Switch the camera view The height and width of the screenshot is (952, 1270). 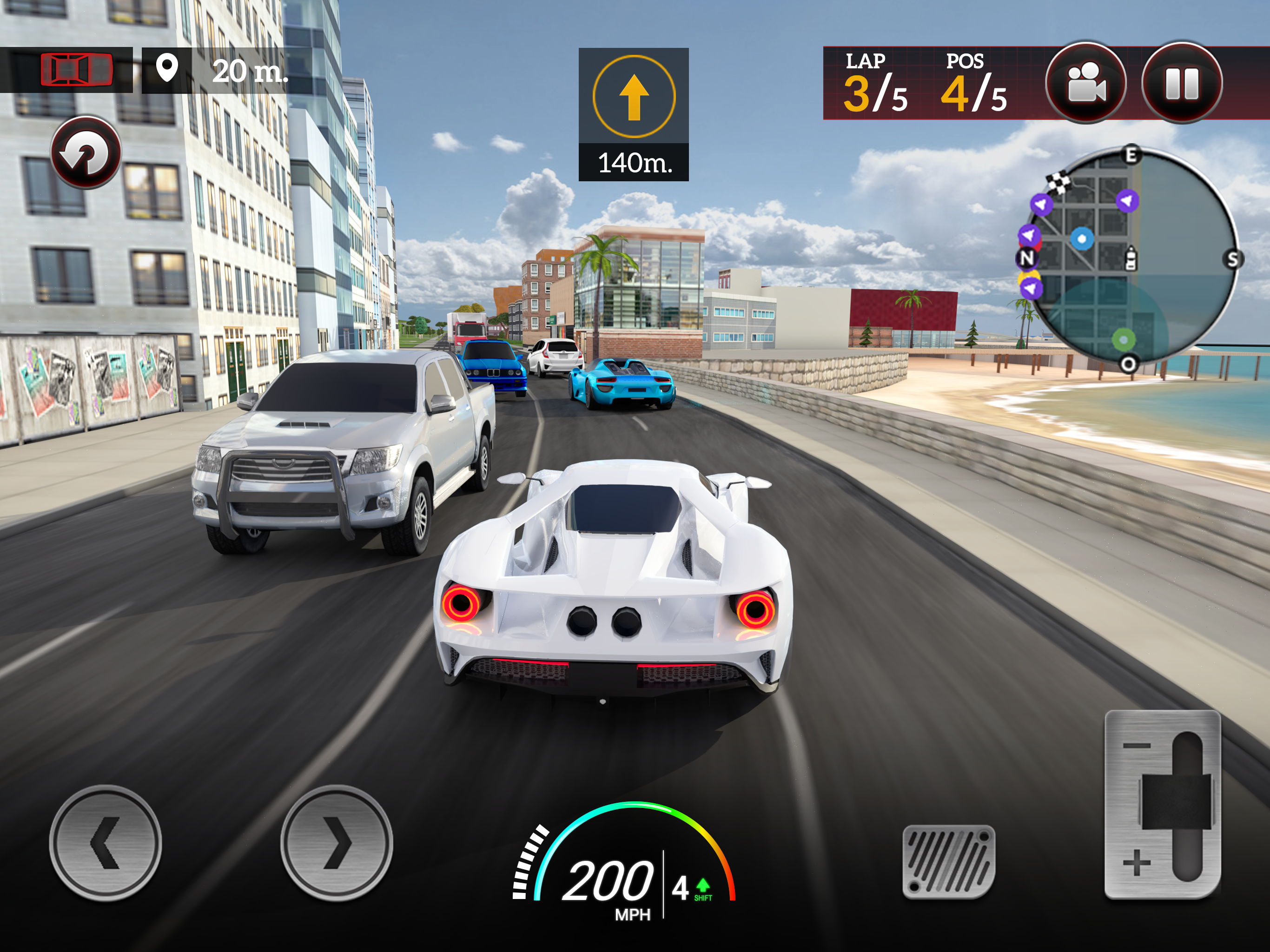coord(1085,83)
